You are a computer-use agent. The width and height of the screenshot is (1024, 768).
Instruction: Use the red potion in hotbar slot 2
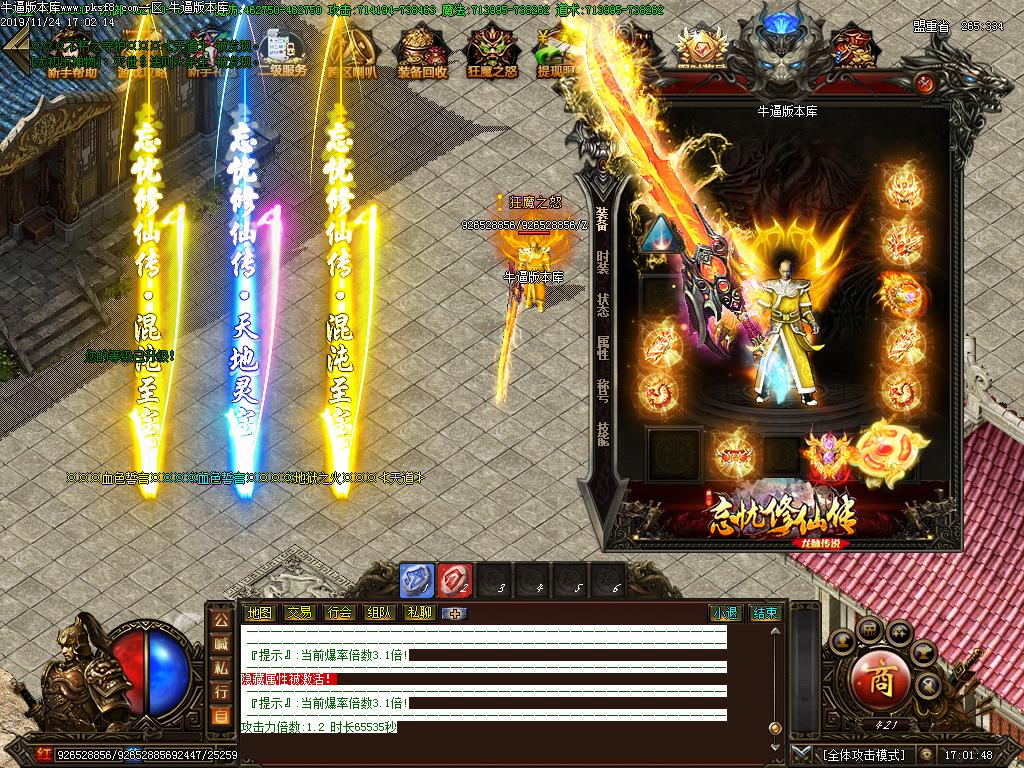coord(454,581)
